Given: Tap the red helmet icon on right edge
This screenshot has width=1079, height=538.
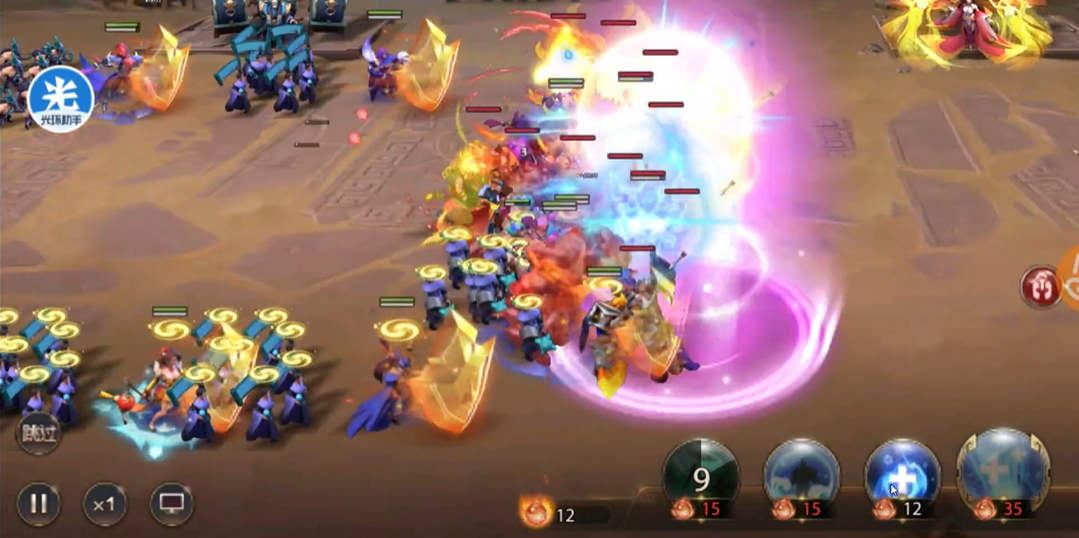Looking at the screenshot, I should tap(1041, 287).
